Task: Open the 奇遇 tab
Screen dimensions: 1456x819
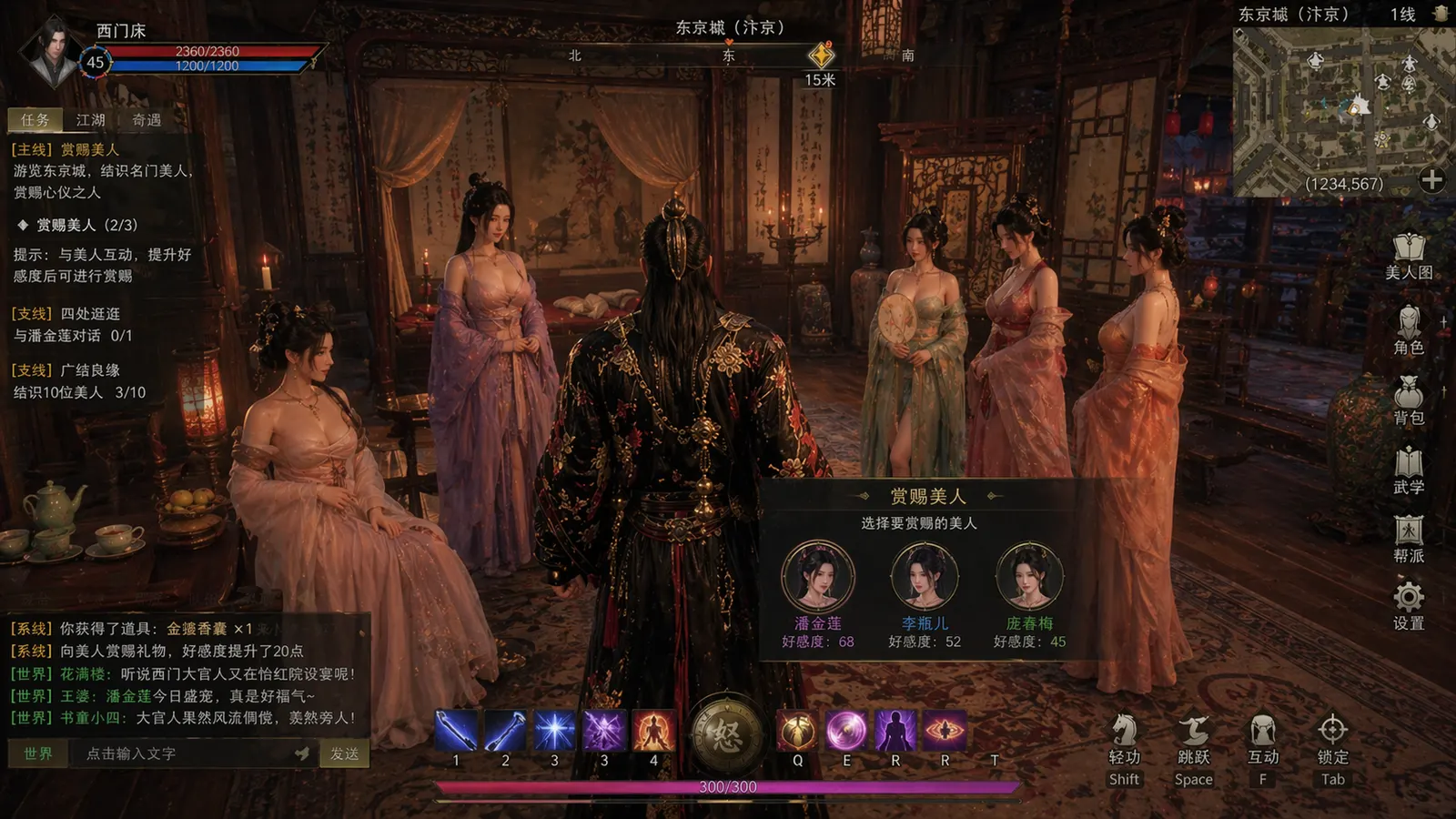Action: point(147,120)
